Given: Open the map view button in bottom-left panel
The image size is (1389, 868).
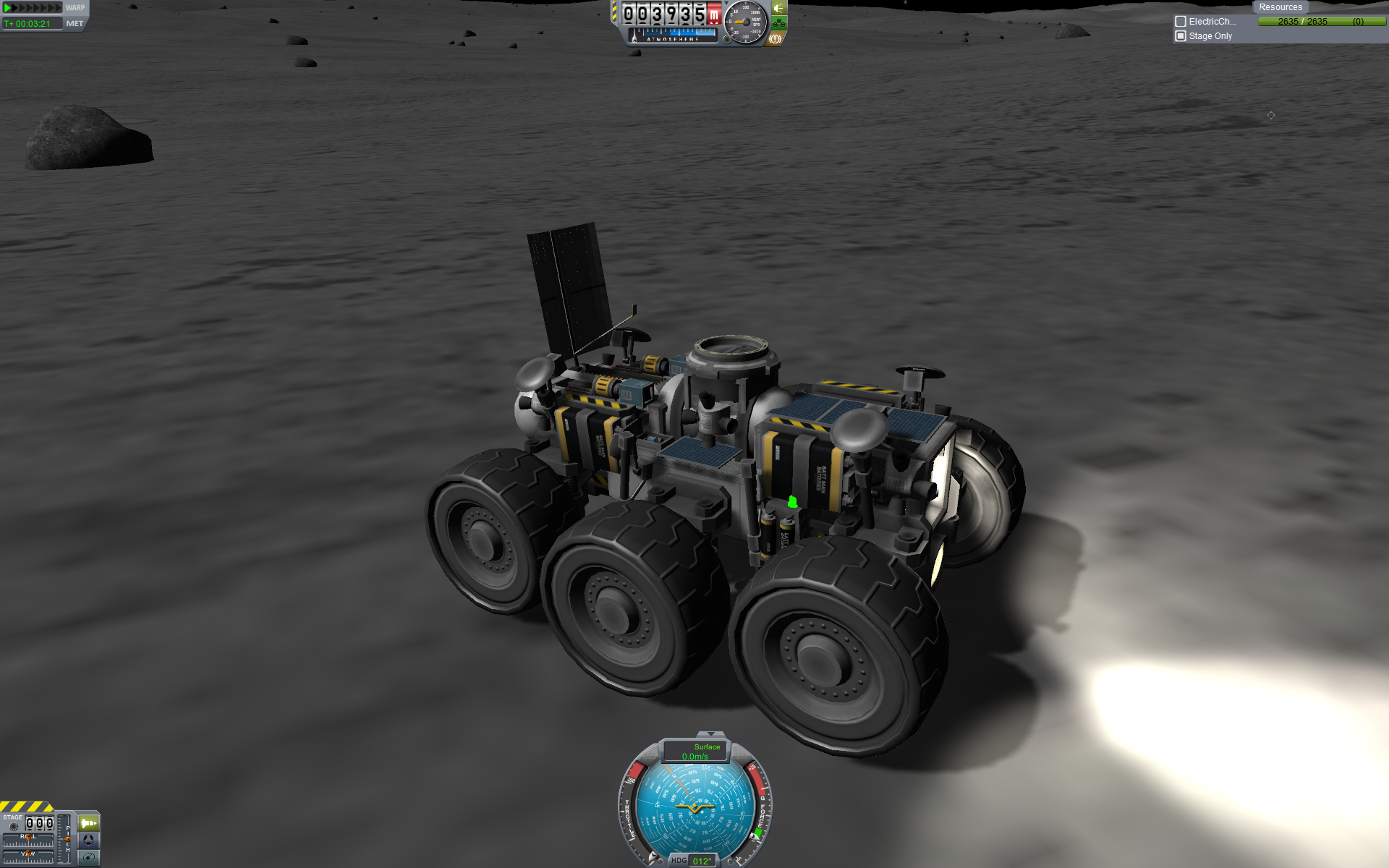Looking at the screenshot, I should (88, 858).
